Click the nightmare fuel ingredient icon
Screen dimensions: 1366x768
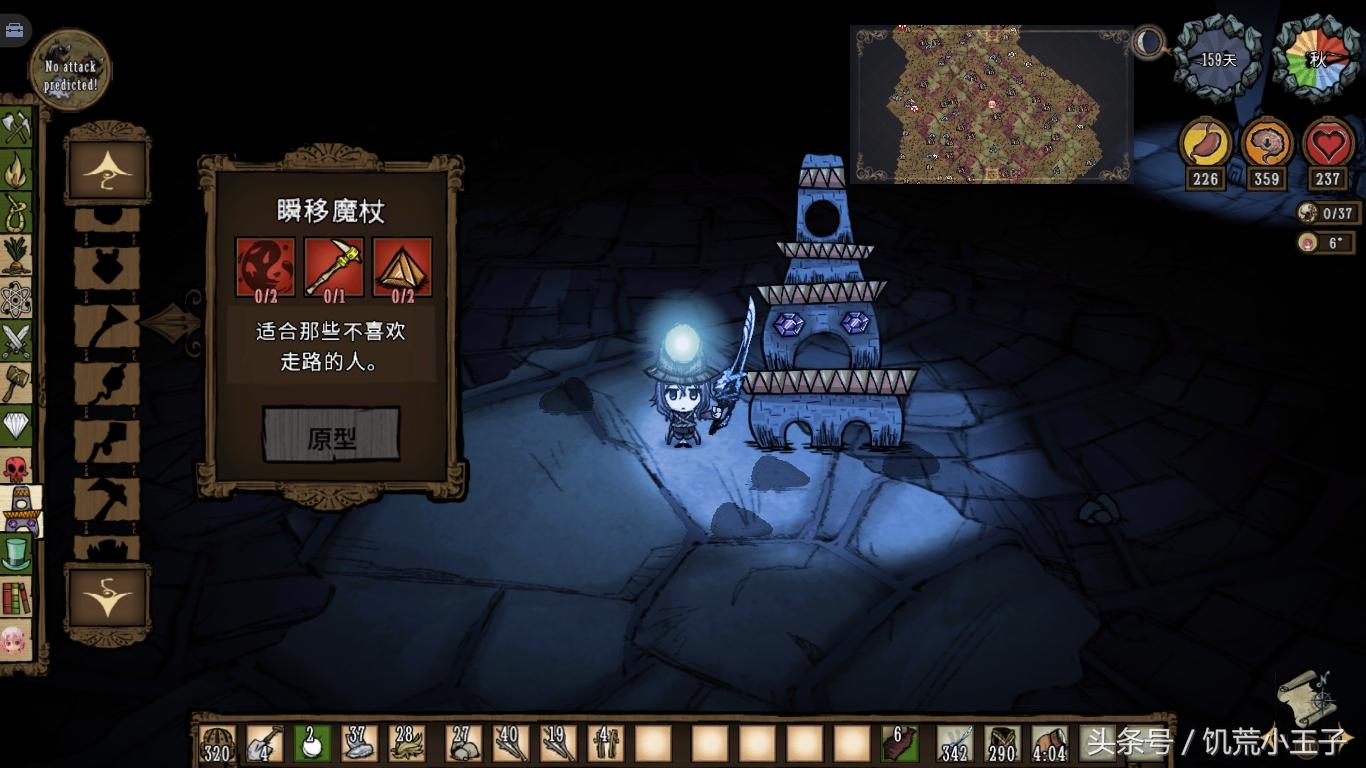(265, 266)
